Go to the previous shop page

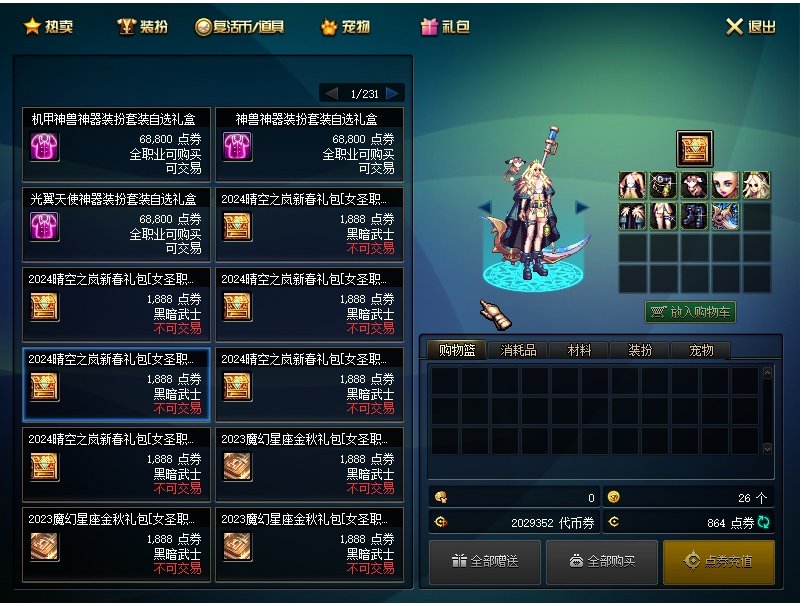(330, 93)
